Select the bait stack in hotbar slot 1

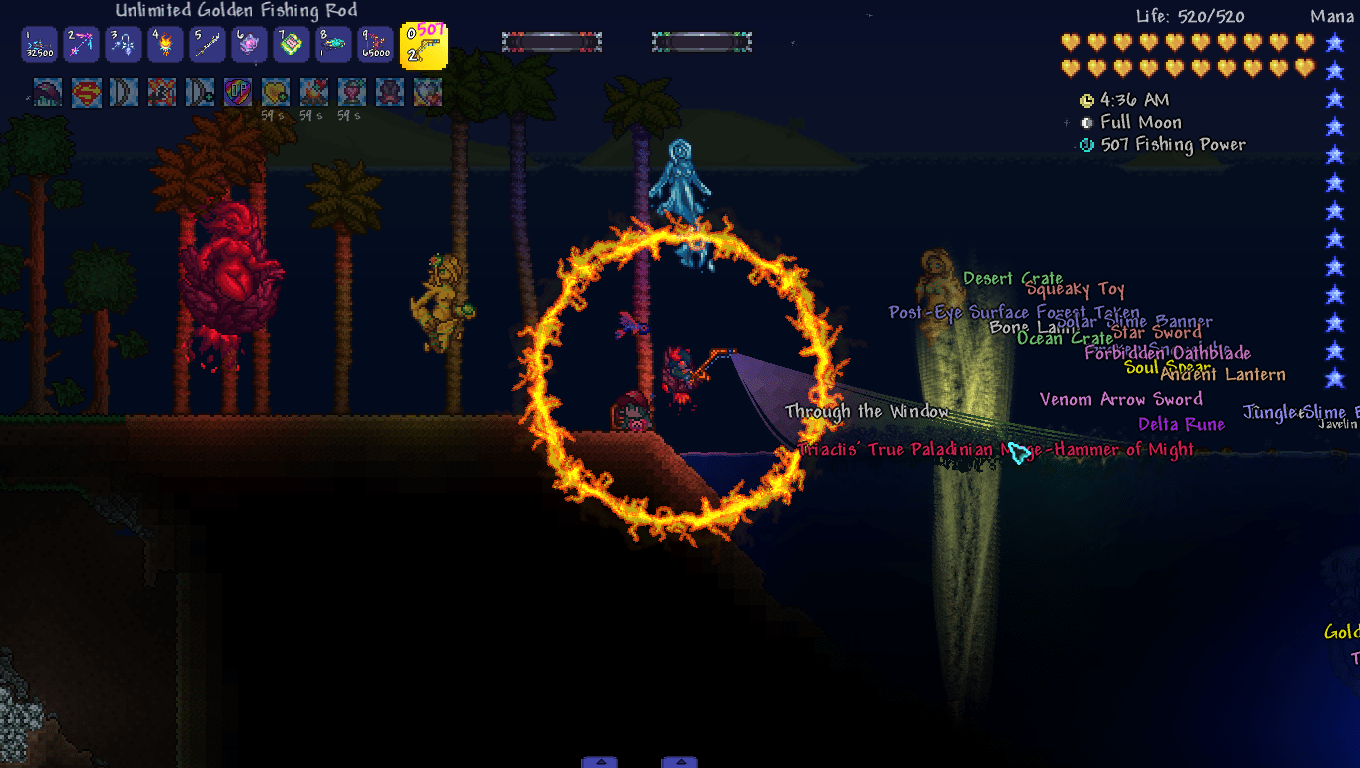40,45
